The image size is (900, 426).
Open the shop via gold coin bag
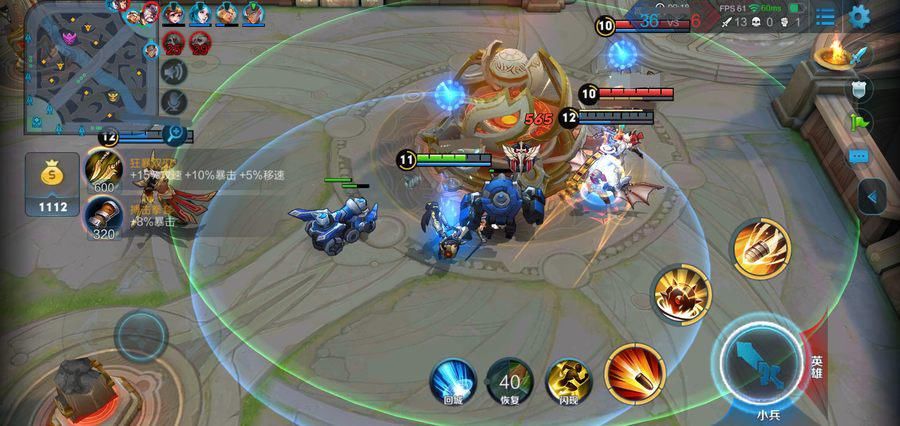coord(54,183)
